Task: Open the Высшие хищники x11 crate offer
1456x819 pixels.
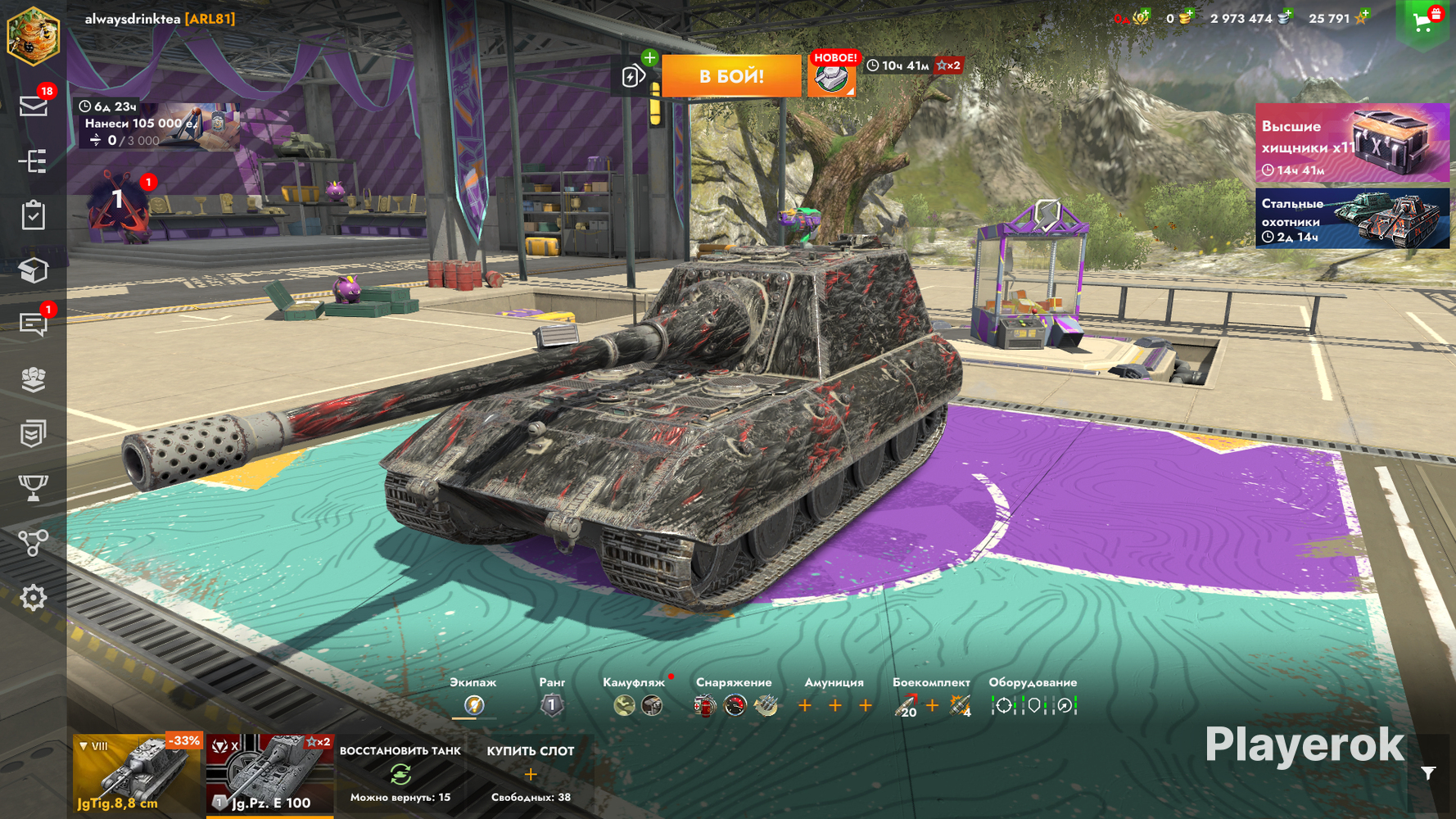Action: coord(1352,143)
